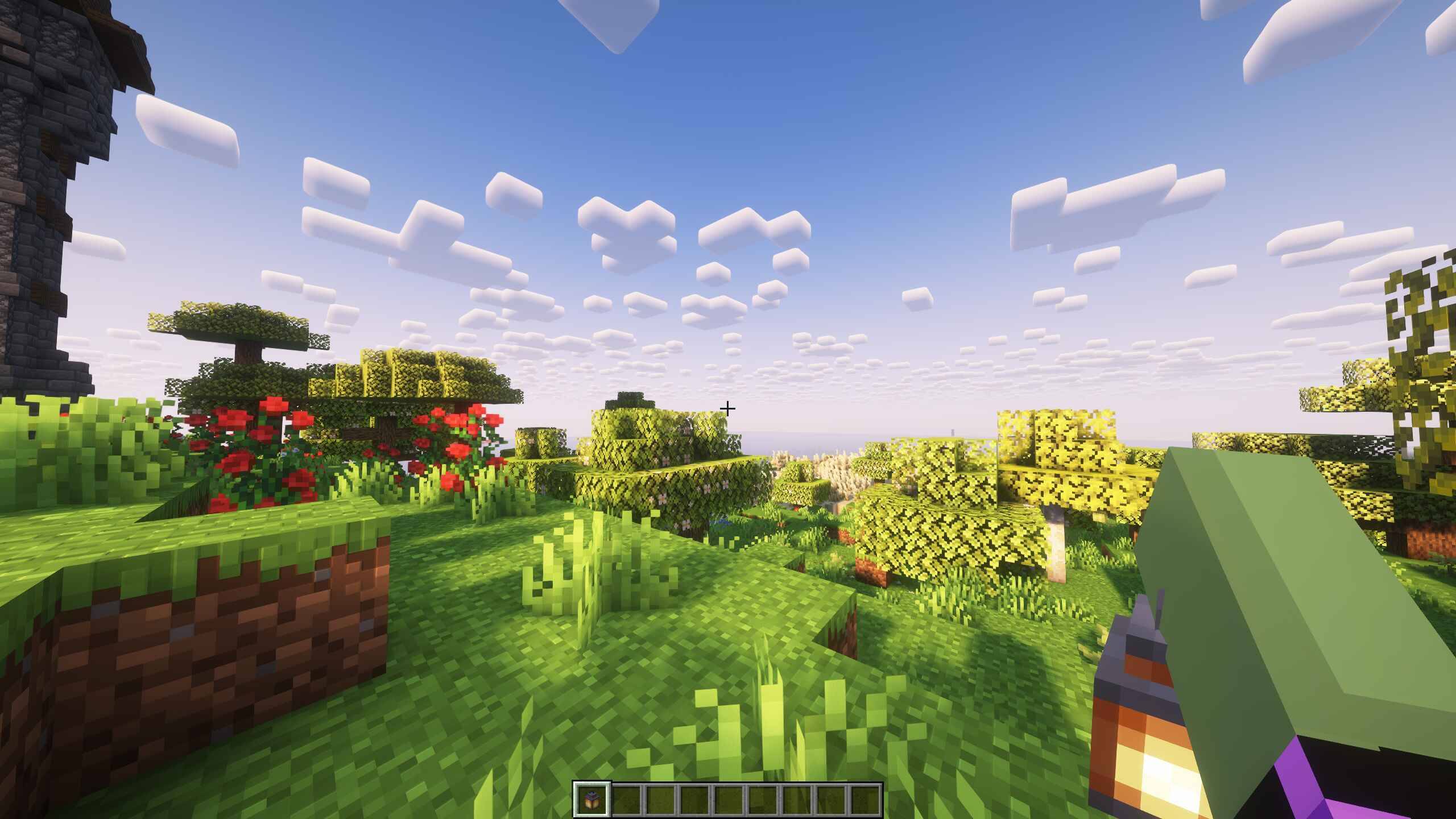Image resolution: width=1456 pixels, height=819 pixels.
Task: Select the lantern in the first hotbar slot
Action: tap(592, 799)
